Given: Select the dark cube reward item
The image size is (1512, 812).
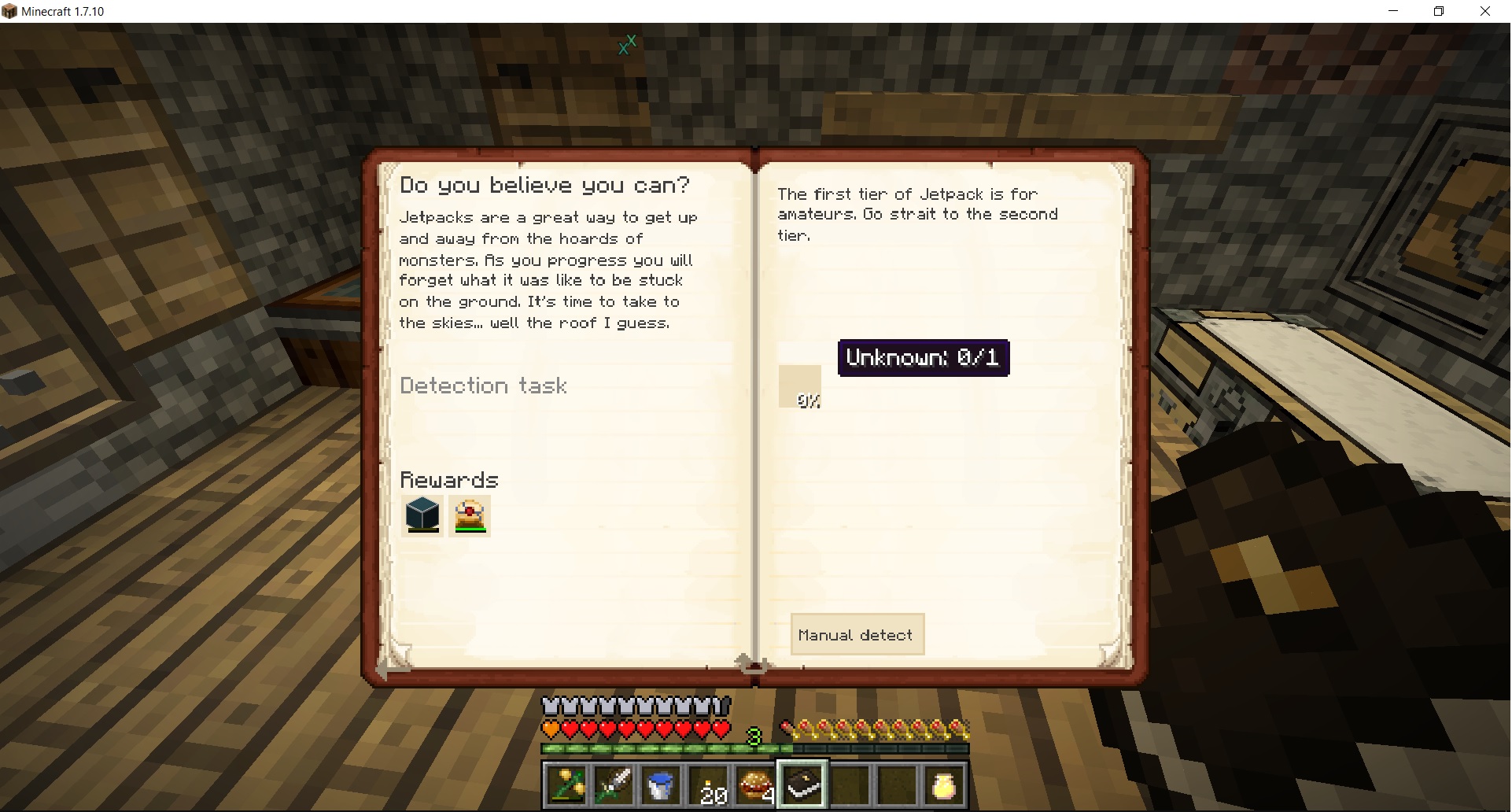Looking at the screenshot, I should pos(422,515).
